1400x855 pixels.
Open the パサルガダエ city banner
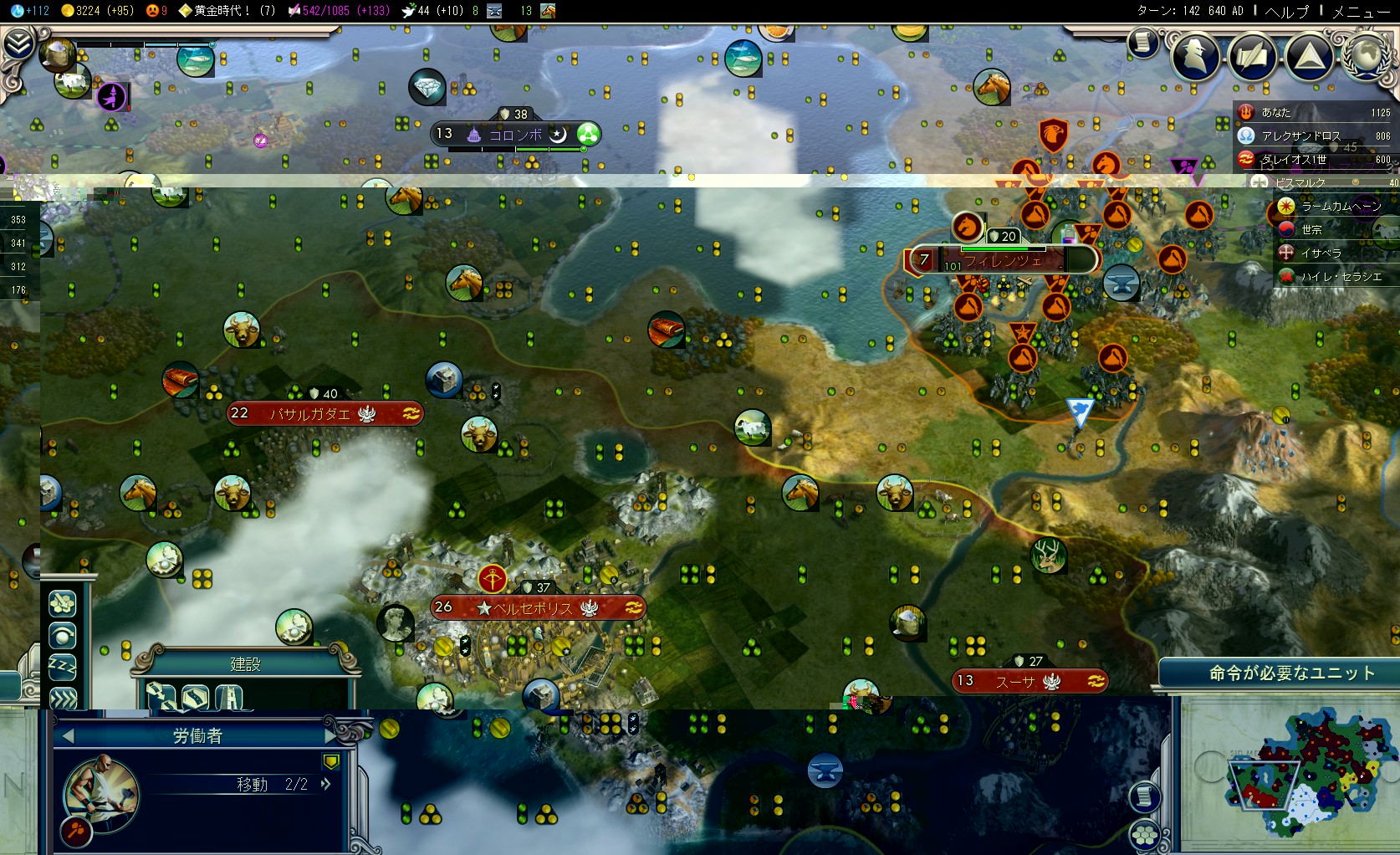click(x=324, y=413)
